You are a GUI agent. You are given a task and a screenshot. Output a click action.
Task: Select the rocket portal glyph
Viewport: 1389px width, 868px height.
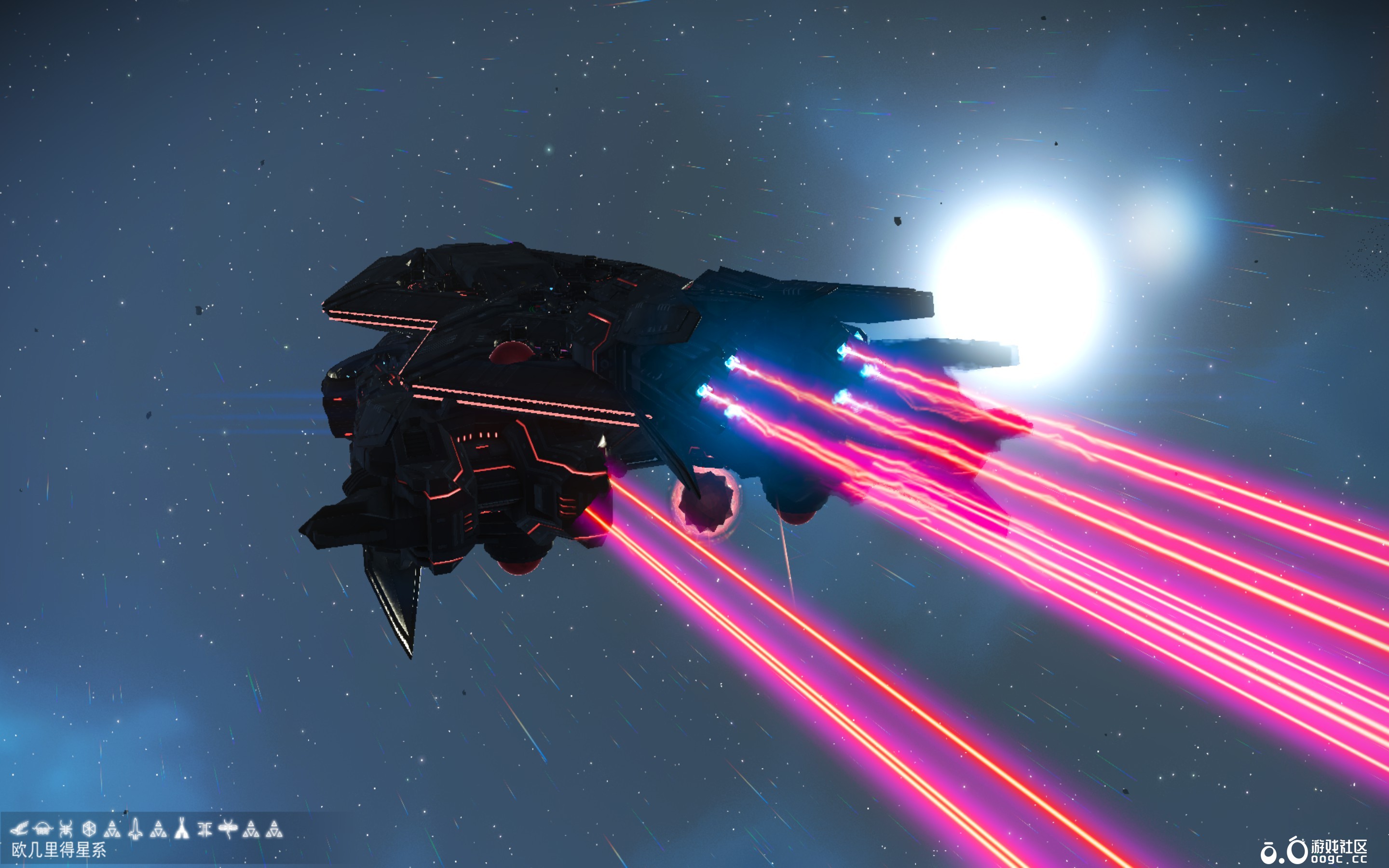click(x=135, y=828)
